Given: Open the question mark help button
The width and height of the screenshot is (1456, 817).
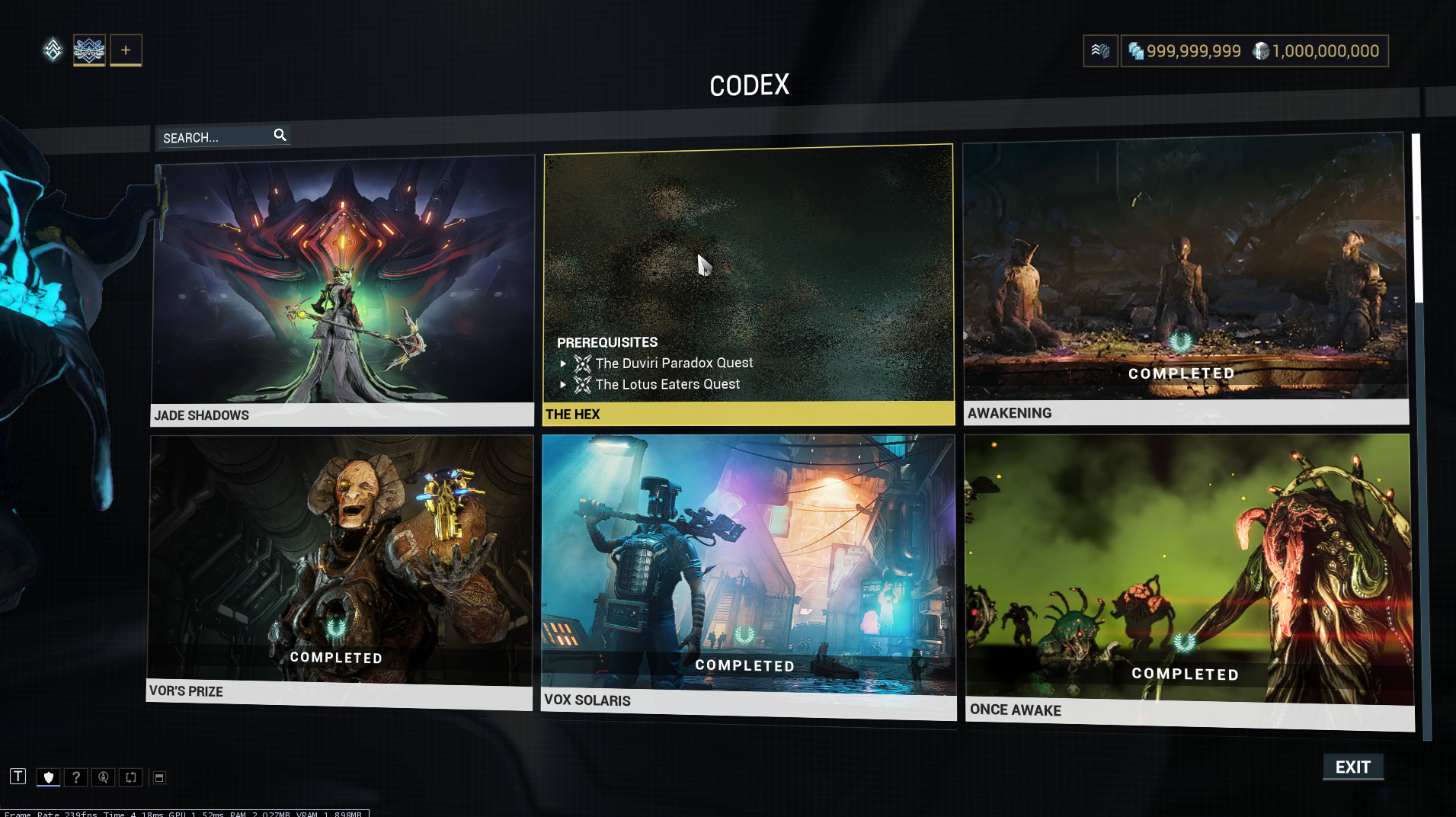Looking at the screenshot, I should click(x=75, y=777).
